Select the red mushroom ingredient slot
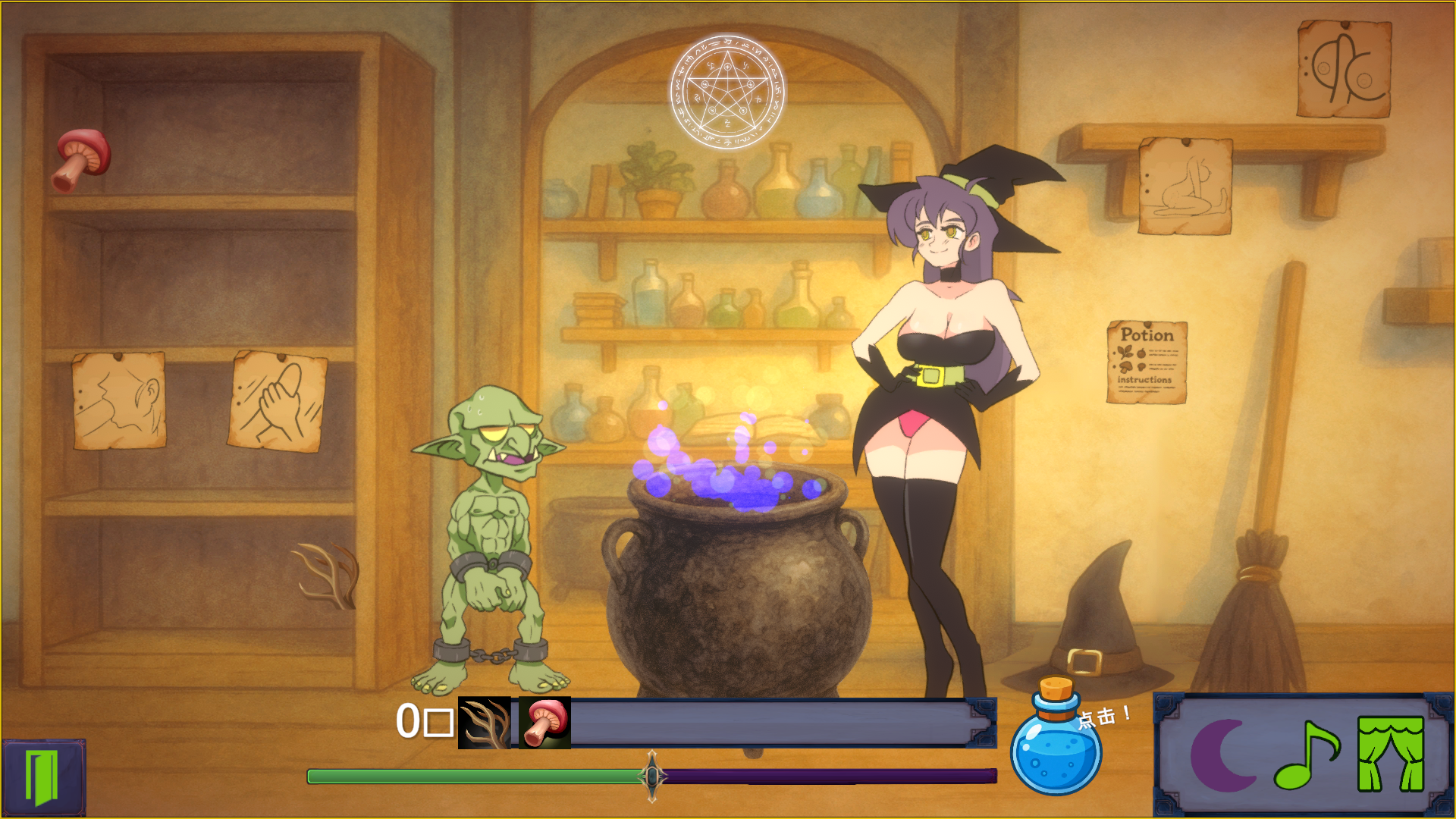The height and width of the screenshot is (819, 1456). 545,723
